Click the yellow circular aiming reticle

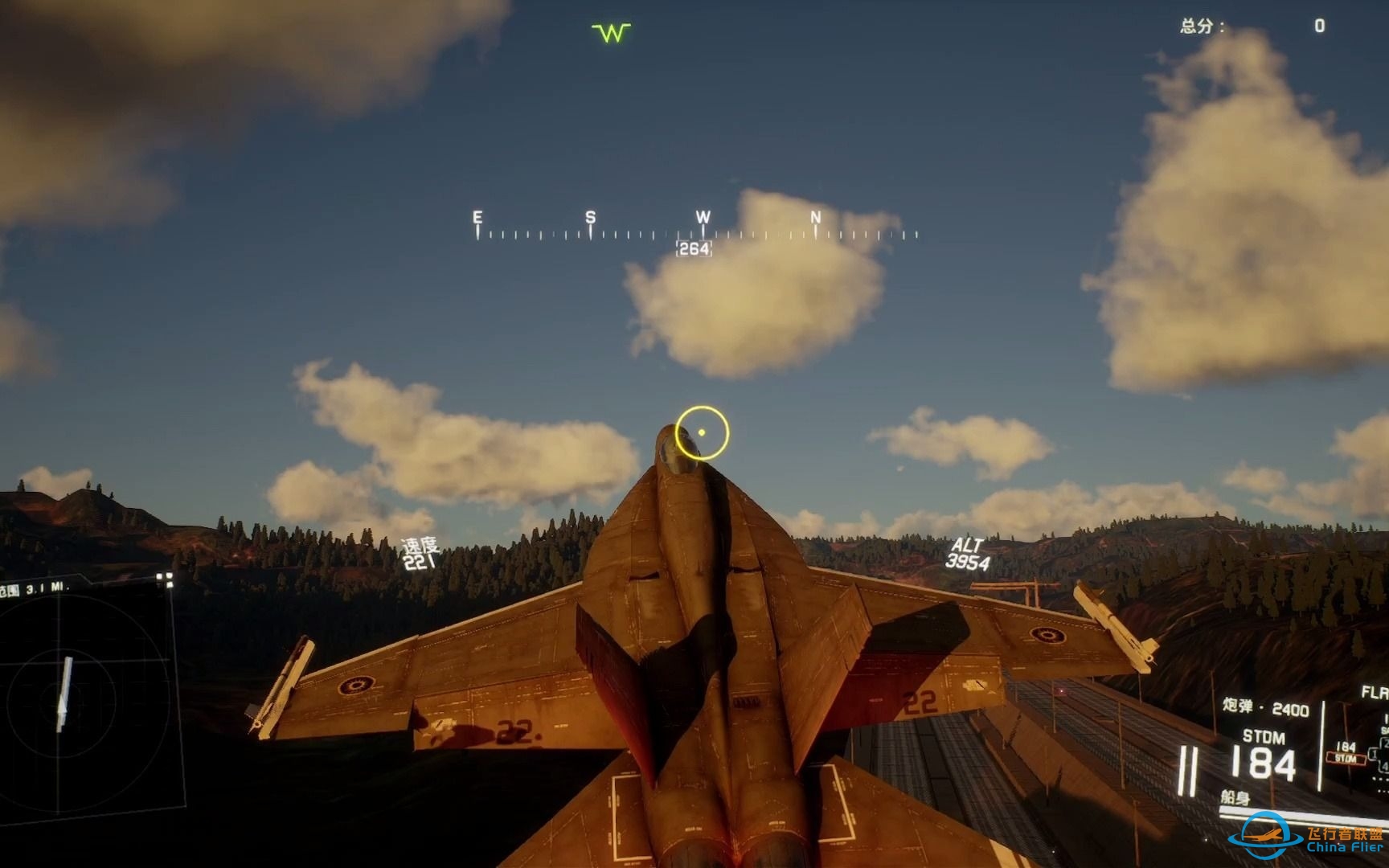coord(702,432)
